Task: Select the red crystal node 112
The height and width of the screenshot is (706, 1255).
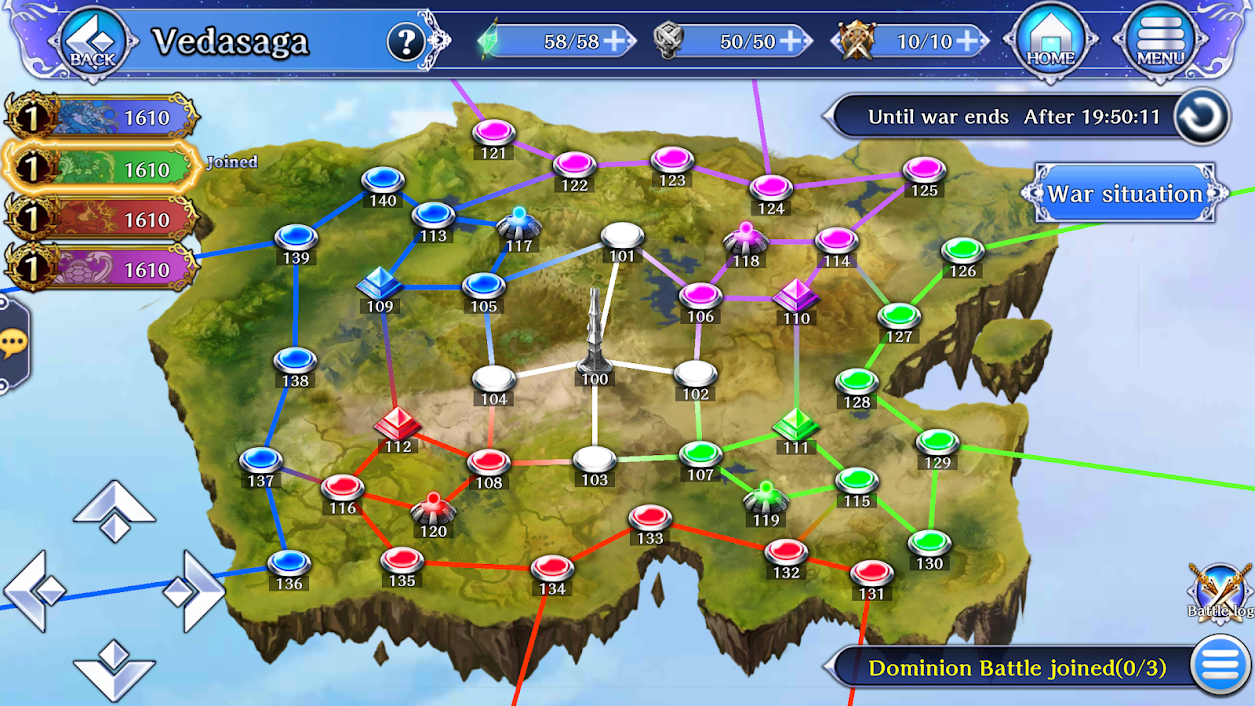Action: [x=398, y=424]
